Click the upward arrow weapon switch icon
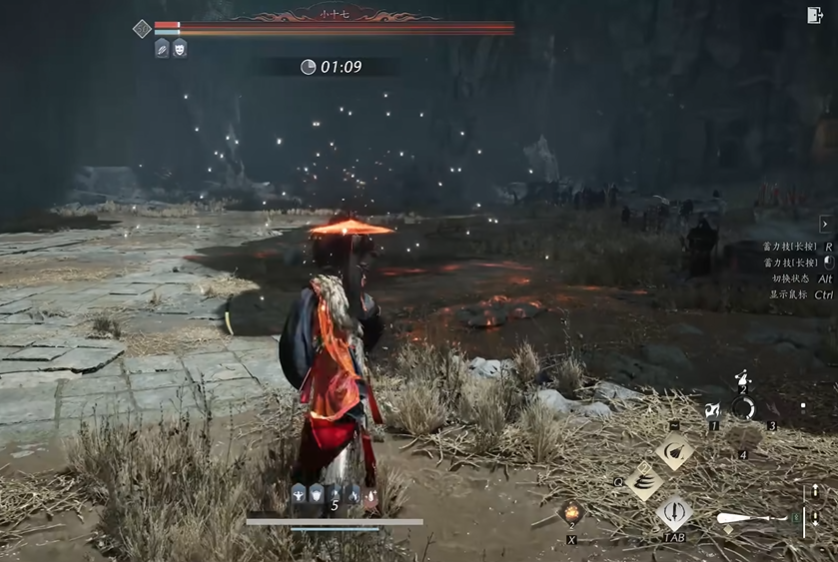Viewport: 838px width, 562px height. click(x=816, y=491)
